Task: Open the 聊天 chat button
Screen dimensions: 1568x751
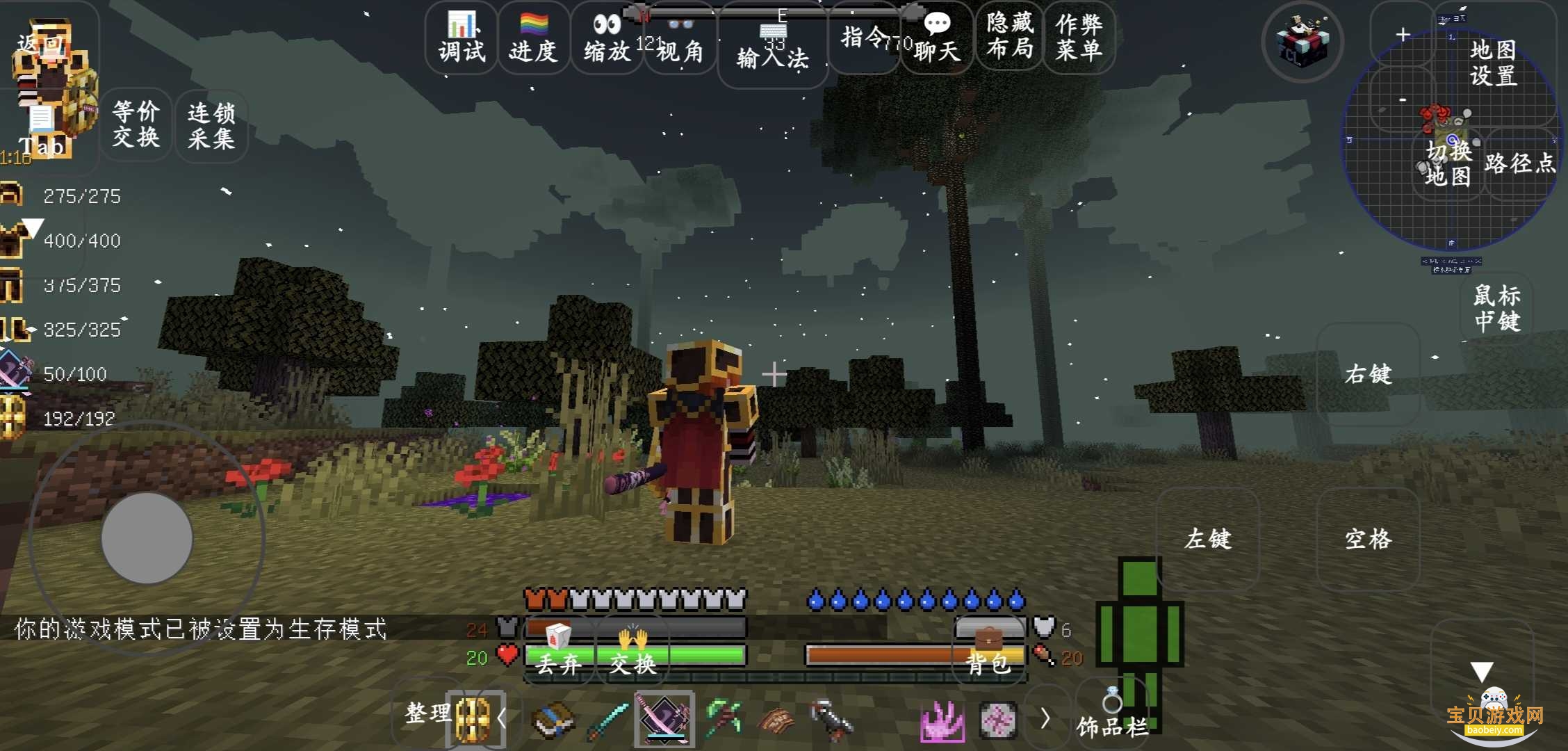Action: 936,38
